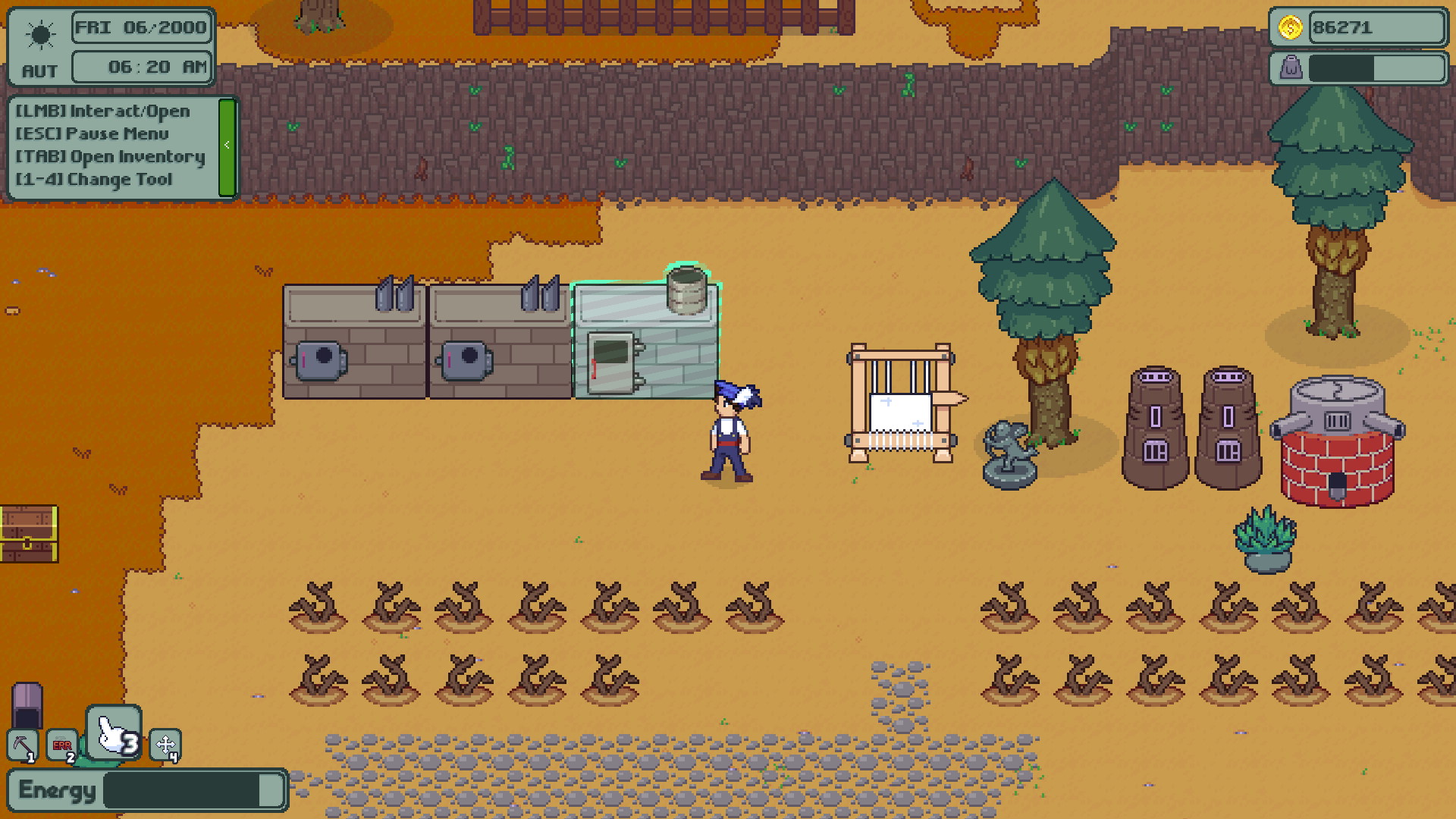Select the [TAB] Open Inventory hint entry
Screen dimensions: 1456x819
[110, 156]
